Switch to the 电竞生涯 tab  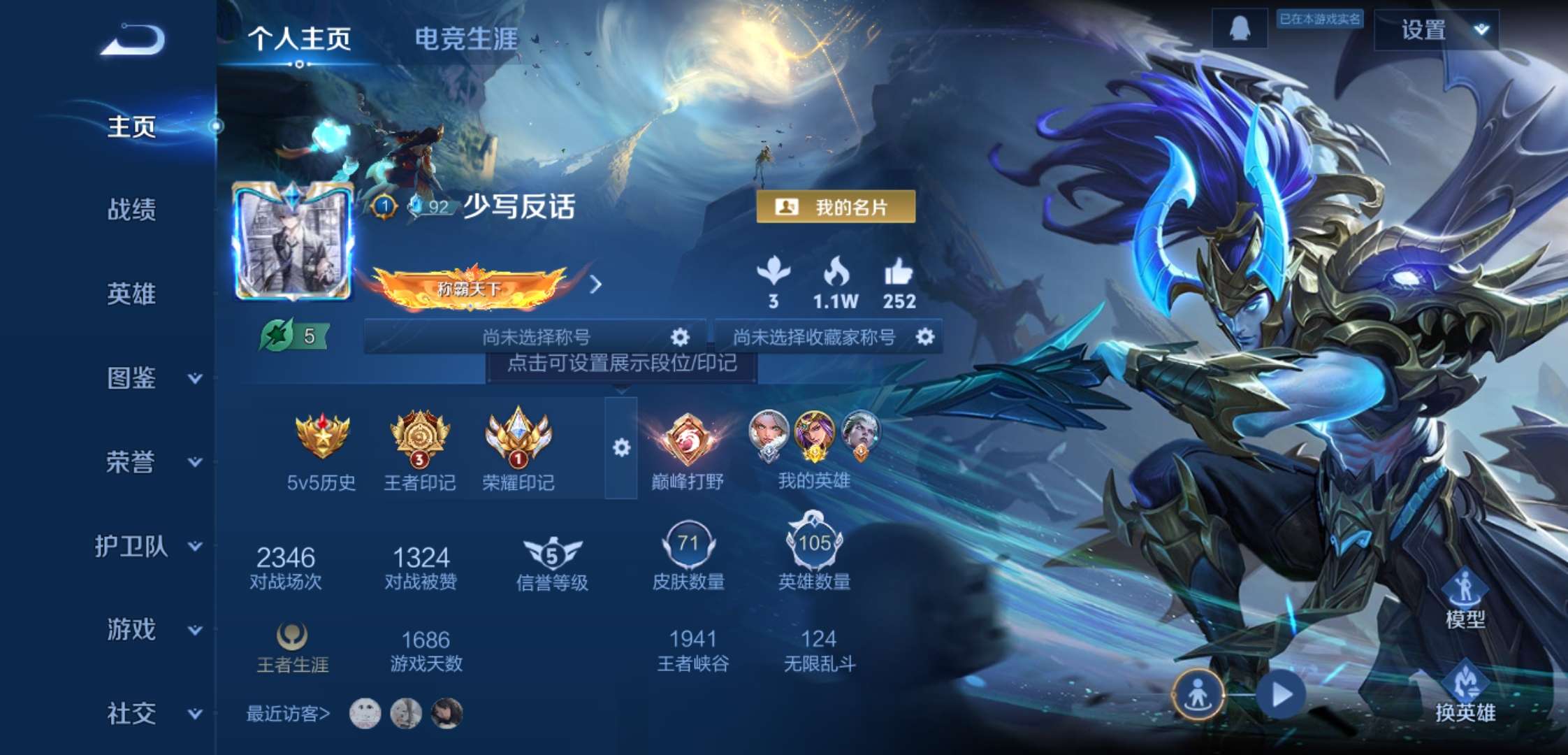click(466, 41)
